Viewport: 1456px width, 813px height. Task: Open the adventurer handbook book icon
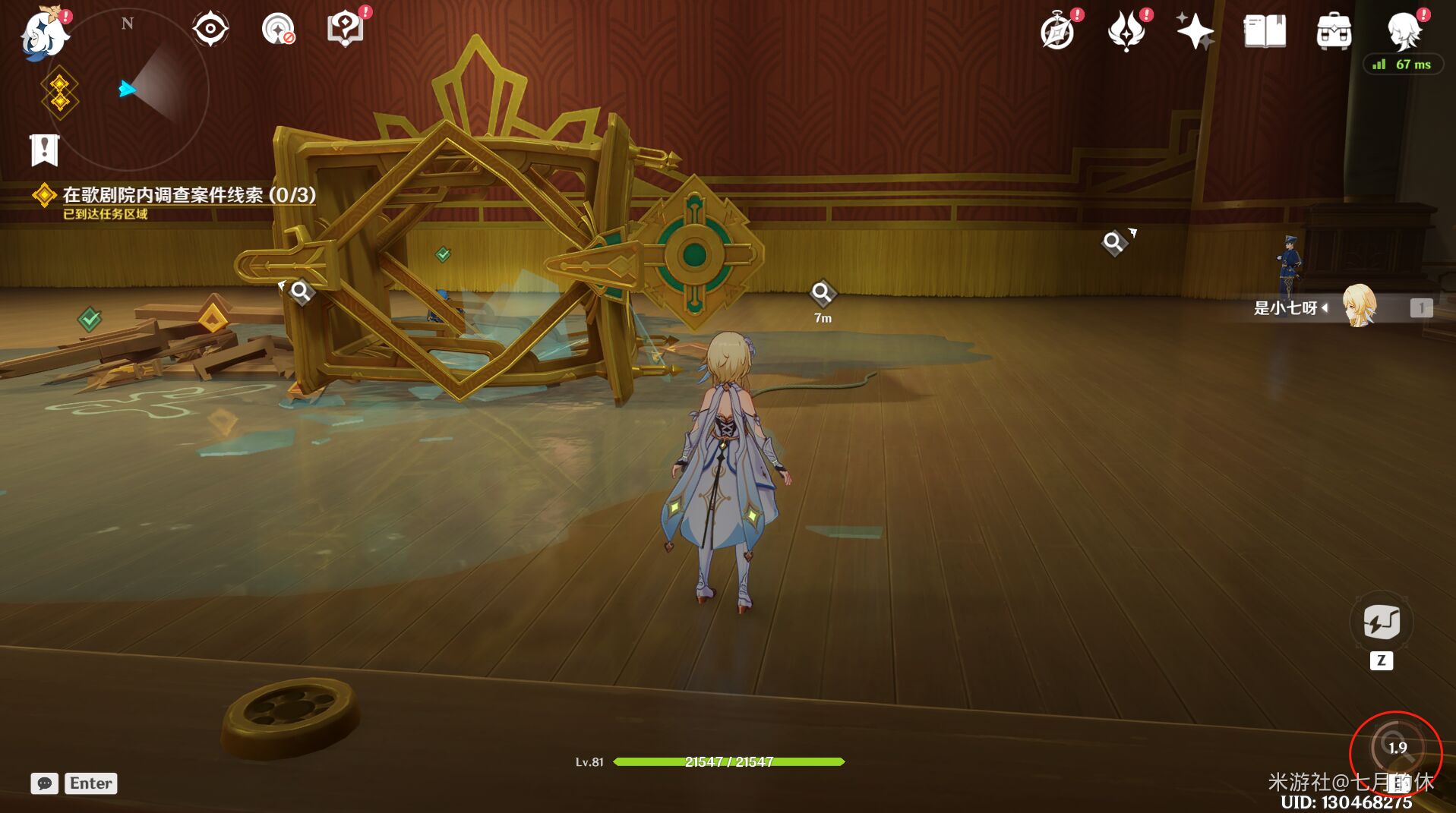click(x=1264, y=32)
